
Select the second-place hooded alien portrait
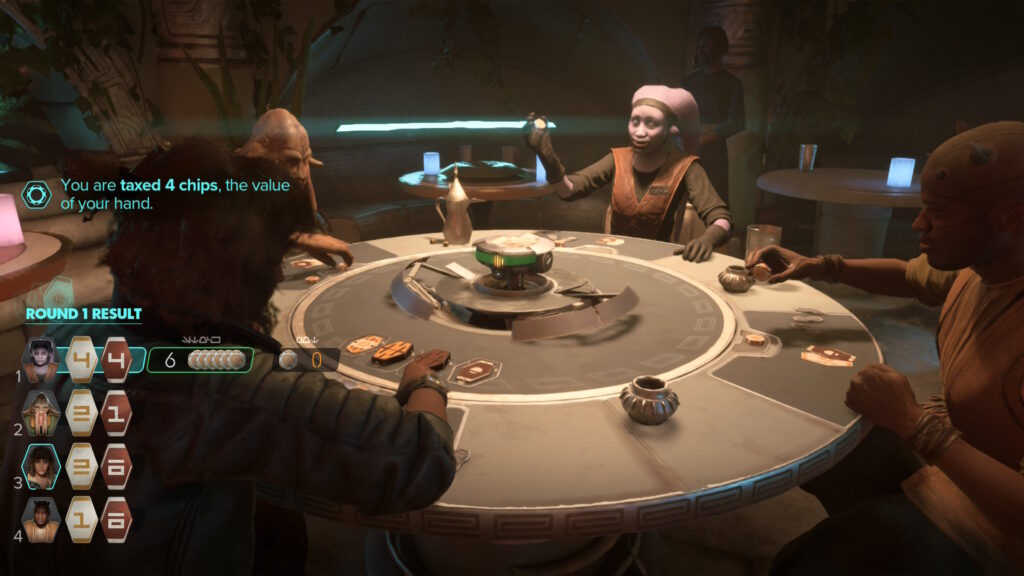tap(41, 413)
